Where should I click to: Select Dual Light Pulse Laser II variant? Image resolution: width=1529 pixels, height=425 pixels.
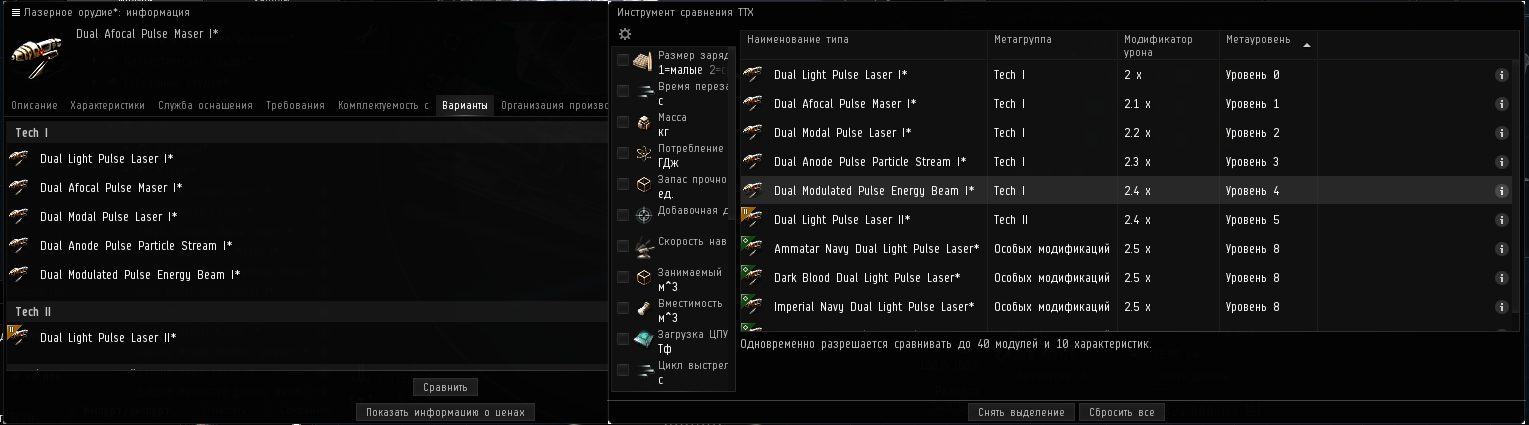(x=108, y=338)
